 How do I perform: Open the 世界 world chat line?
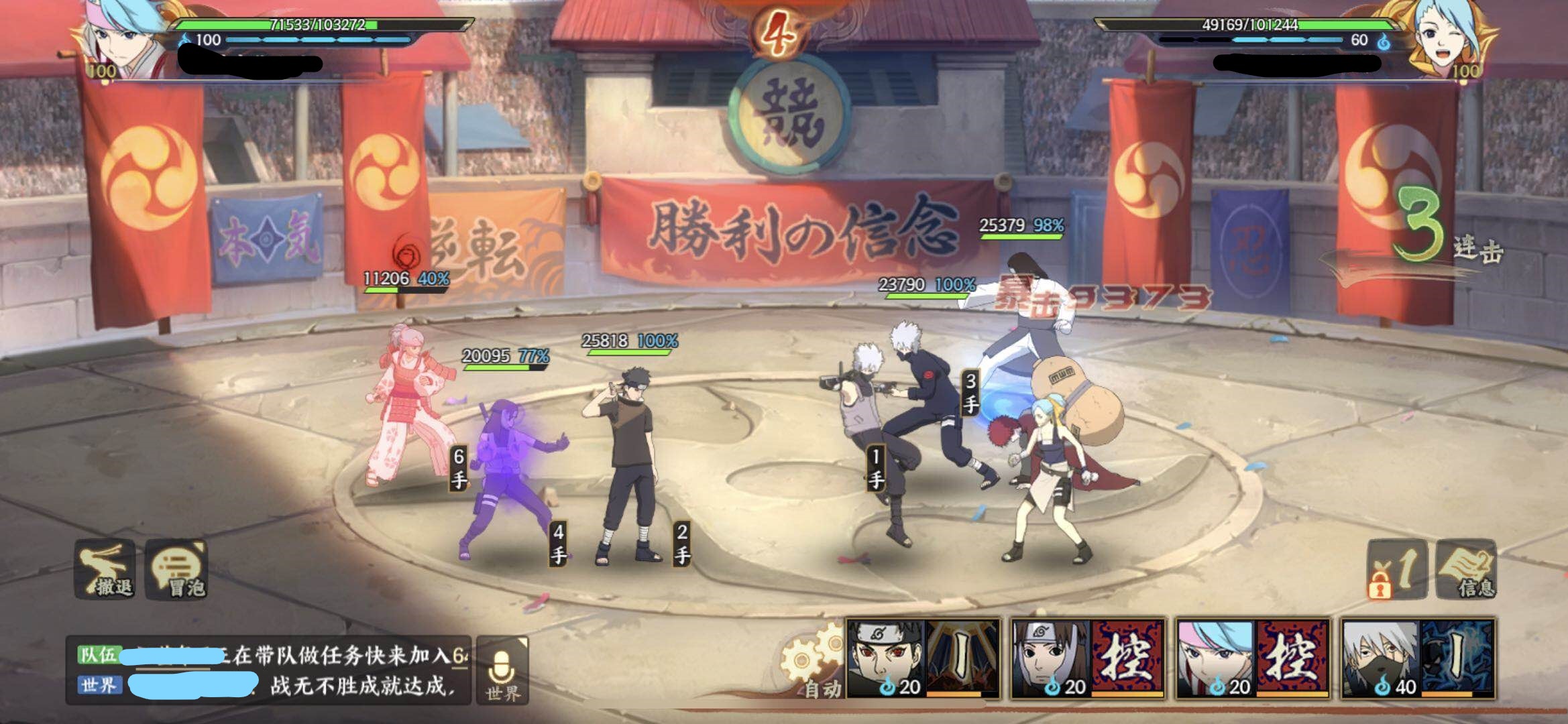[x=268, y=686]
